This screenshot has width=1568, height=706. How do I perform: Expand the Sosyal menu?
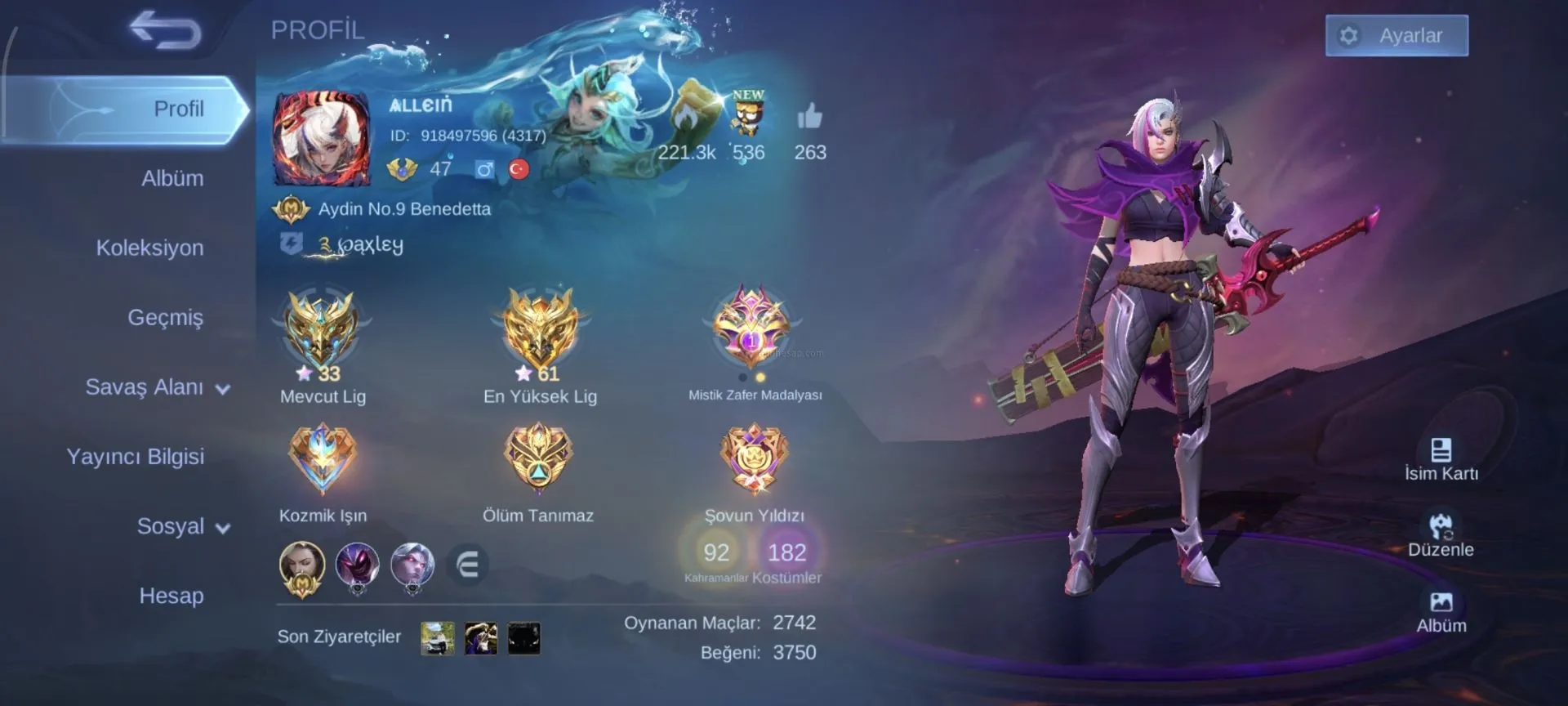click(182, 526)
